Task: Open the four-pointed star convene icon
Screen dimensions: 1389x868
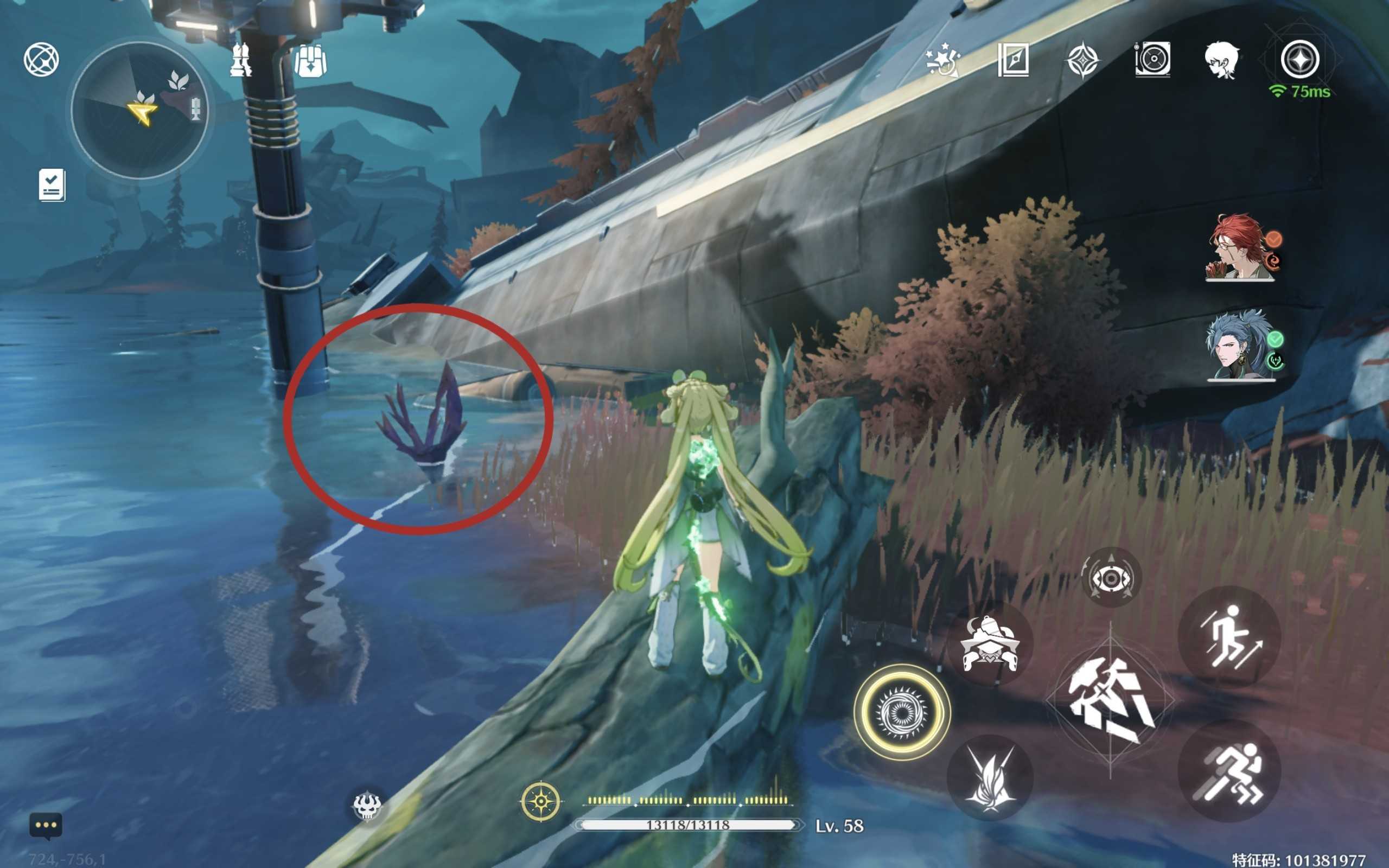Action: pos(1082,60)
